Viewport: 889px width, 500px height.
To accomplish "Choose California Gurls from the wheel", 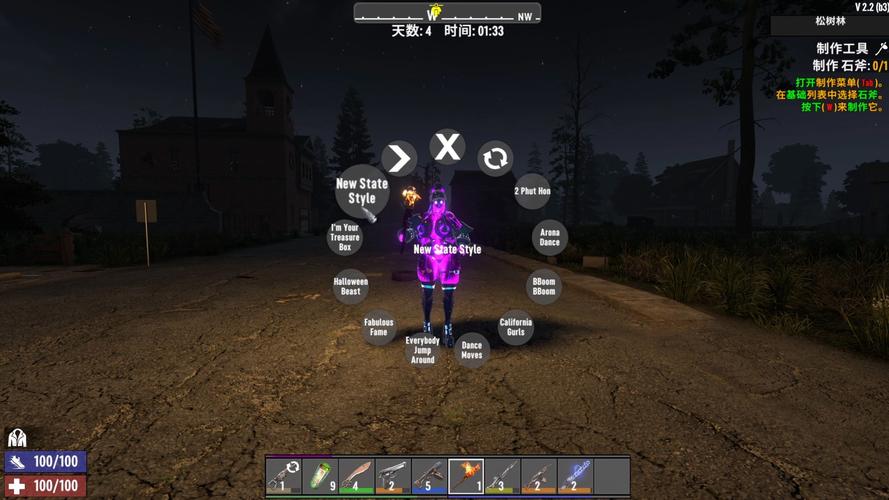I will tap(516, 327).
